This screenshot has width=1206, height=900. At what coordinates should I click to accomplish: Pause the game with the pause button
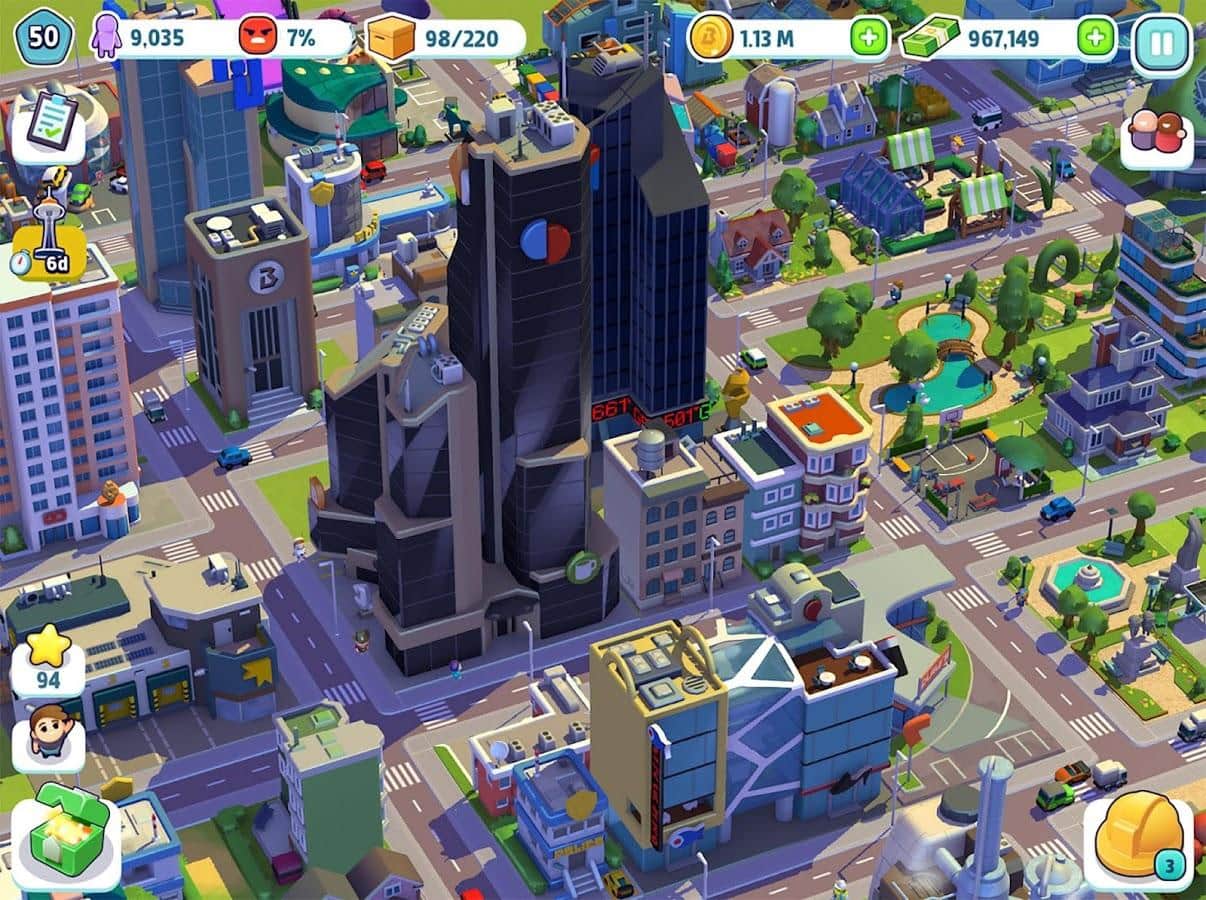[x=1161, y=41]
